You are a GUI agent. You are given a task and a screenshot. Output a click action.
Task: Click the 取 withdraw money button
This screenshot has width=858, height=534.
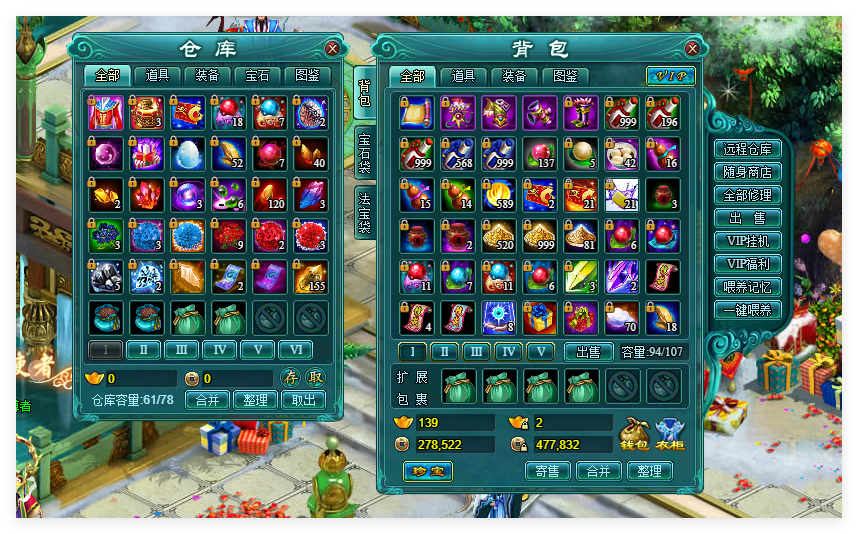click(314, 378)
